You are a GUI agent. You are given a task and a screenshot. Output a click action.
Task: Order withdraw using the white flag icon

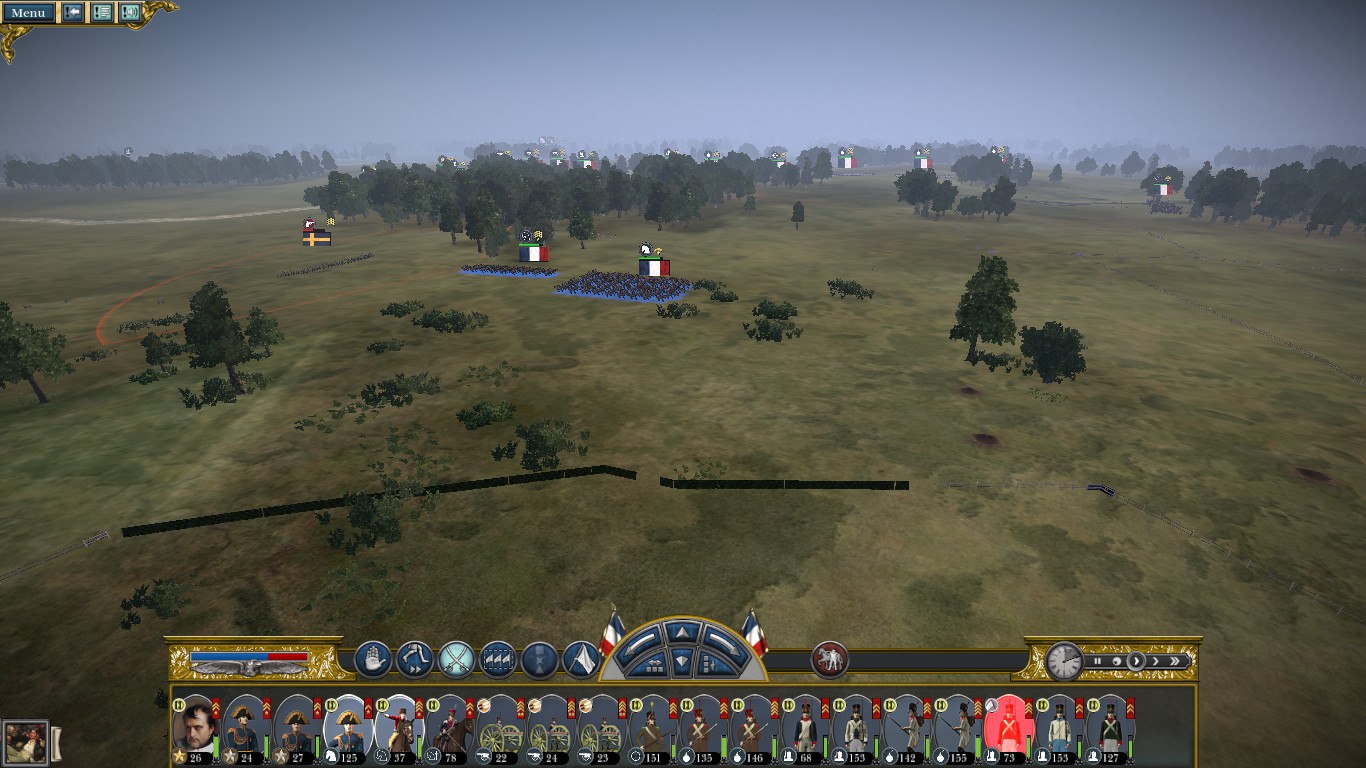(x=581, y=659)
